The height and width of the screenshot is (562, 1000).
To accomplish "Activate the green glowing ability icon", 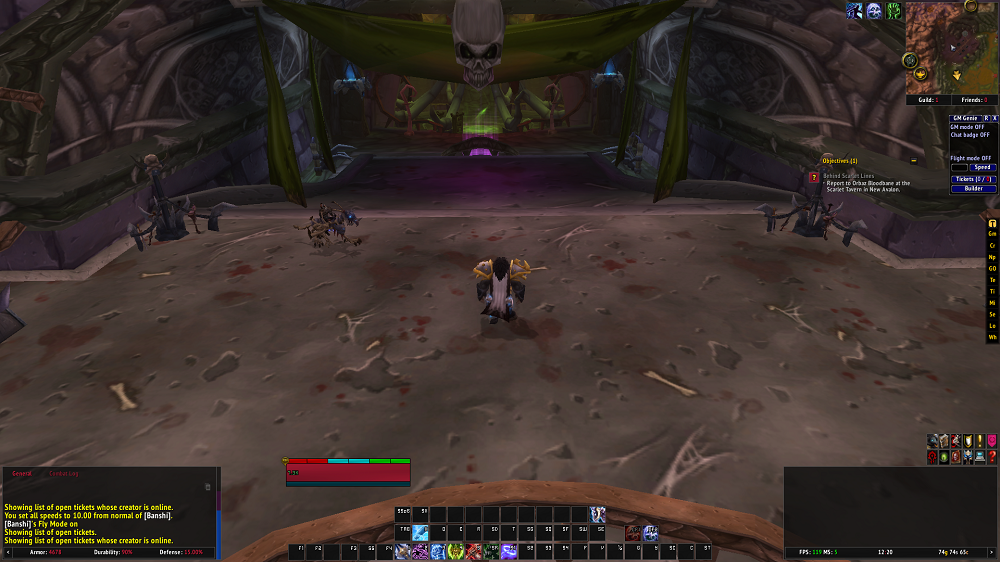I will [x=455, y=551].
